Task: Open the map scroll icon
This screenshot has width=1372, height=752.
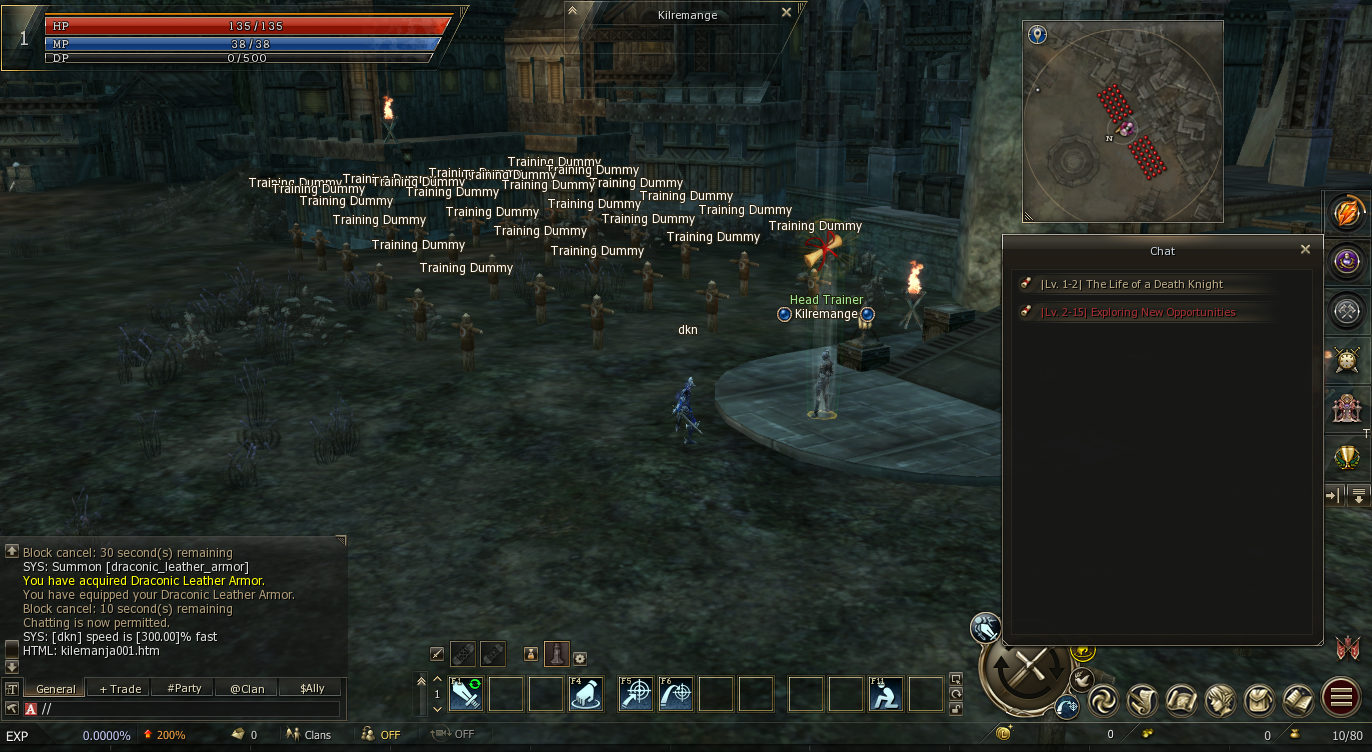Action: tap(1181, 700)
